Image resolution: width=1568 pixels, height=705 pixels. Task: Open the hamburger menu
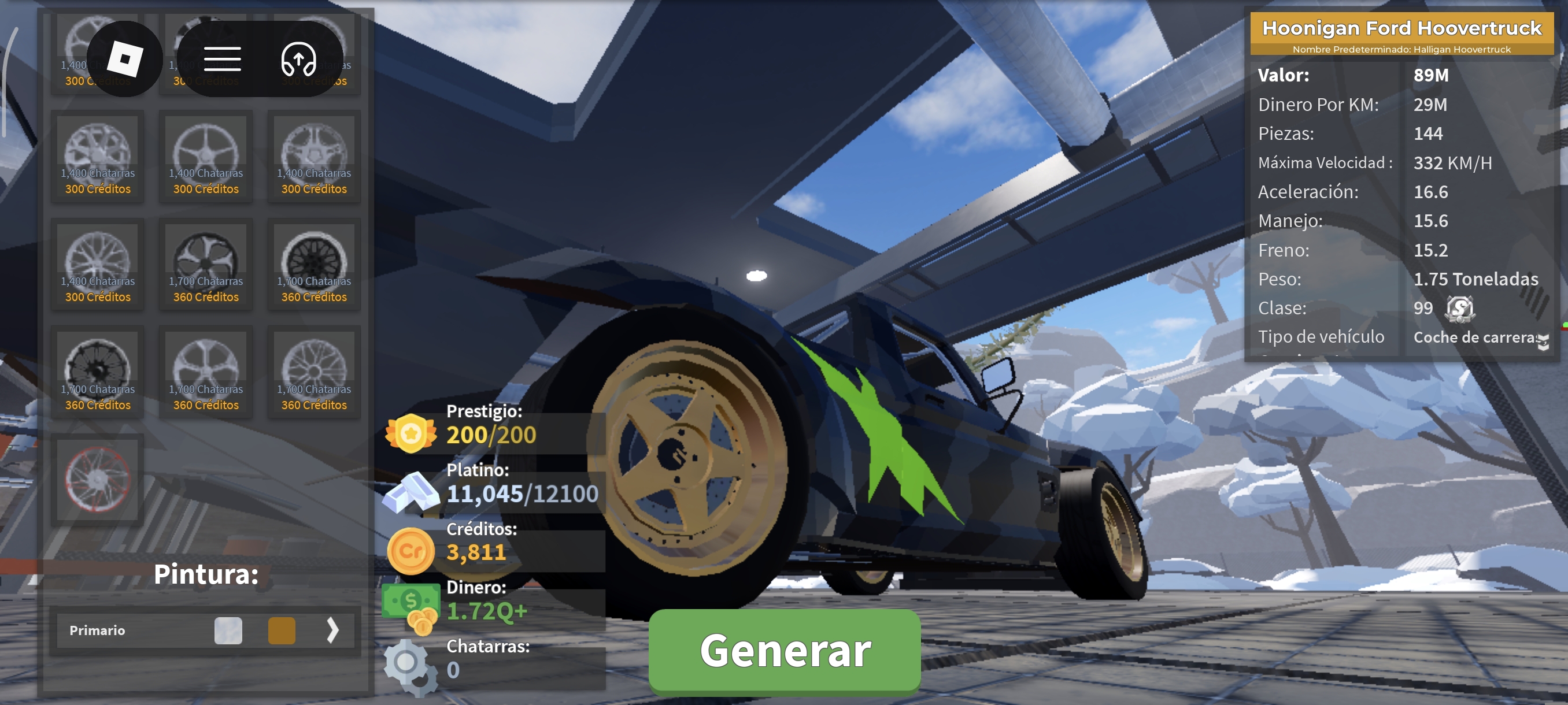[x=222, y=59]
